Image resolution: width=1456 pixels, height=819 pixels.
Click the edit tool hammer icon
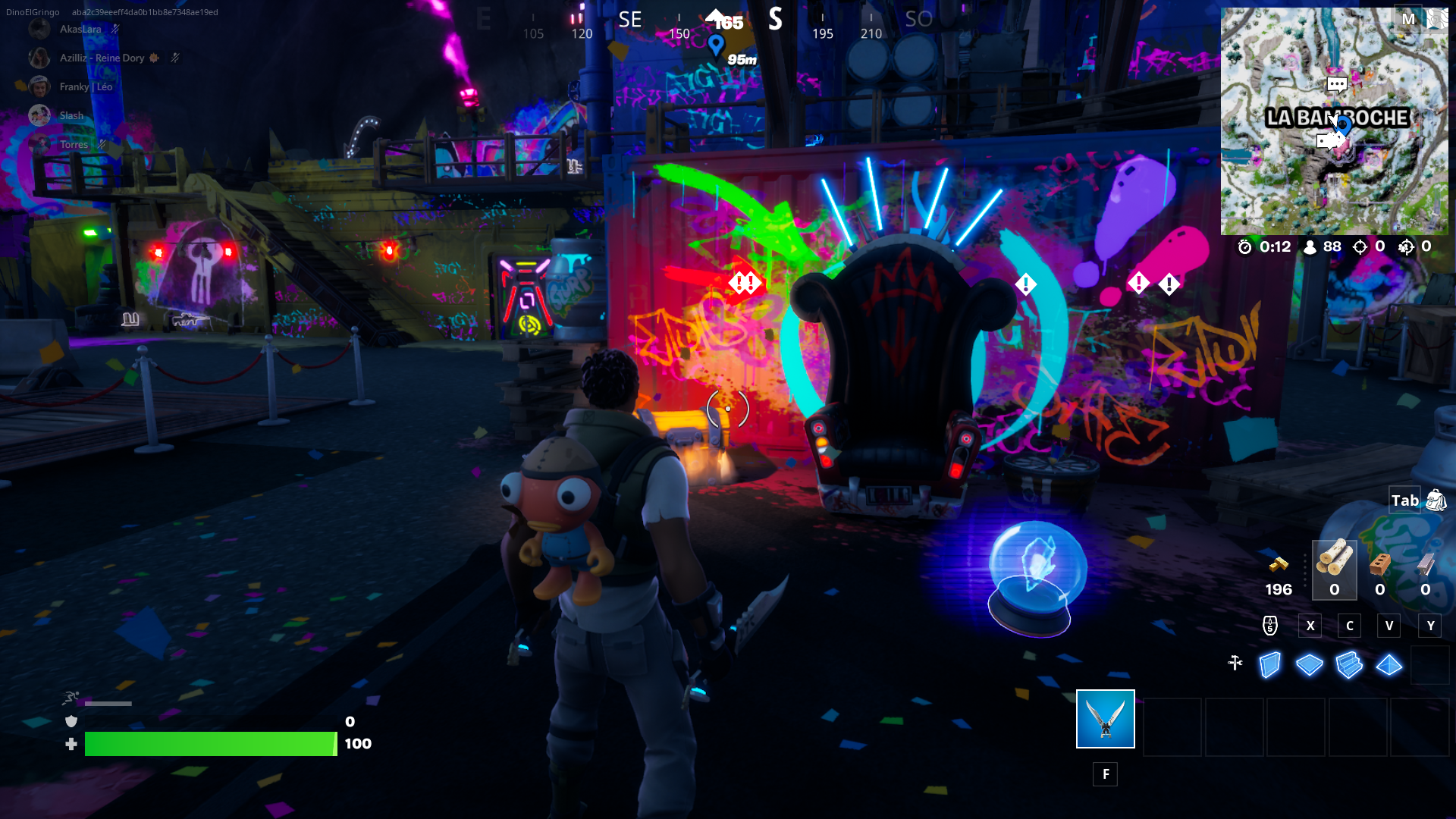[x=1235, y=663]
